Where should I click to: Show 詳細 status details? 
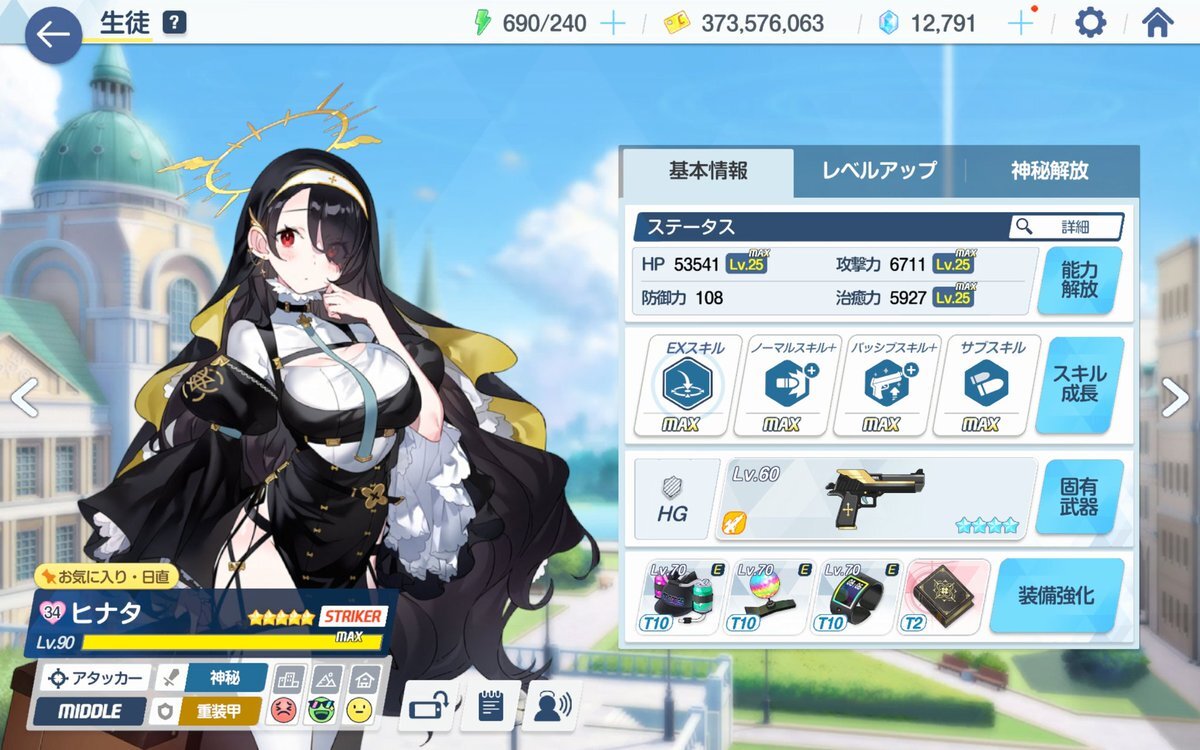pyautogui.click(x=1066, y=227)
